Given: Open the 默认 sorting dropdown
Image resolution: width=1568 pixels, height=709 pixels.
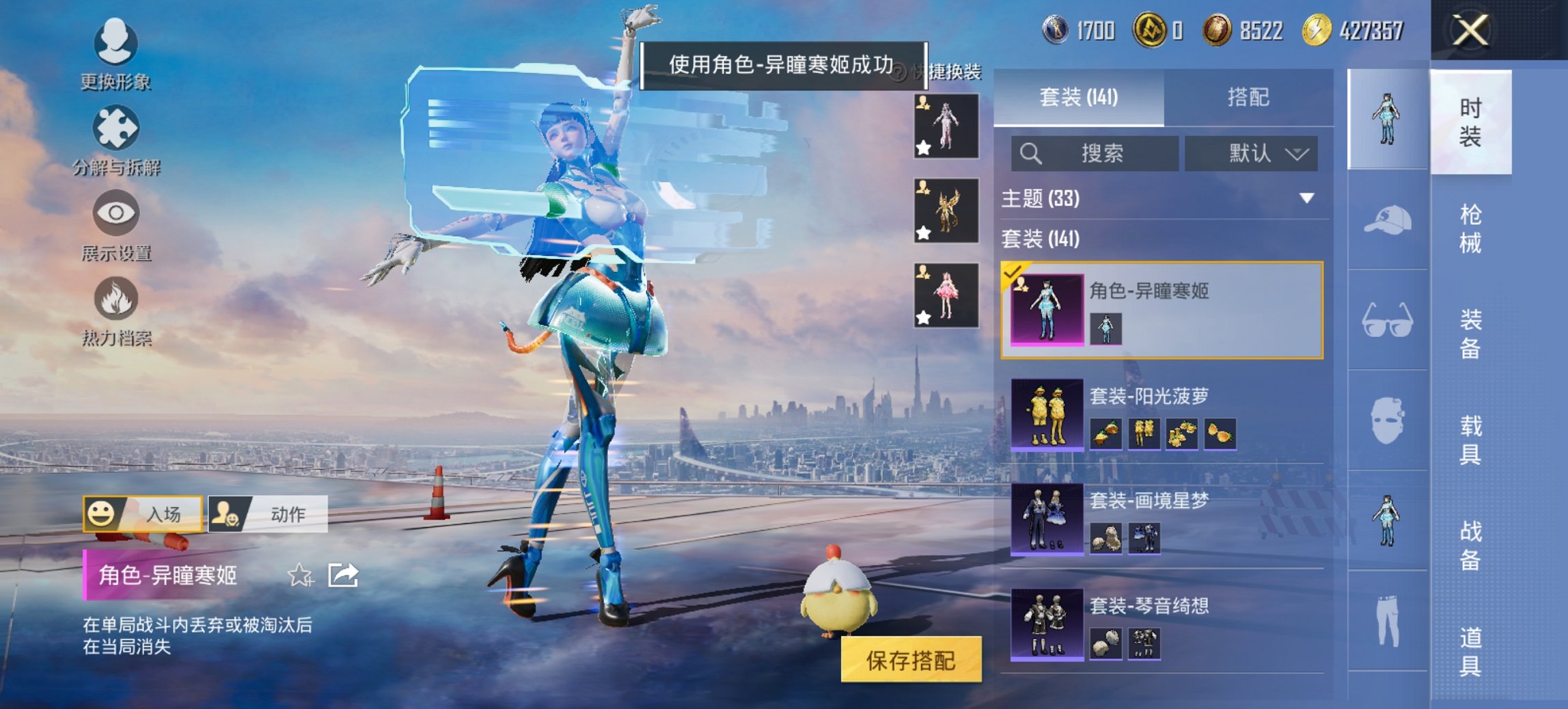Looking at the screenshot, I should pos(1252,154).
